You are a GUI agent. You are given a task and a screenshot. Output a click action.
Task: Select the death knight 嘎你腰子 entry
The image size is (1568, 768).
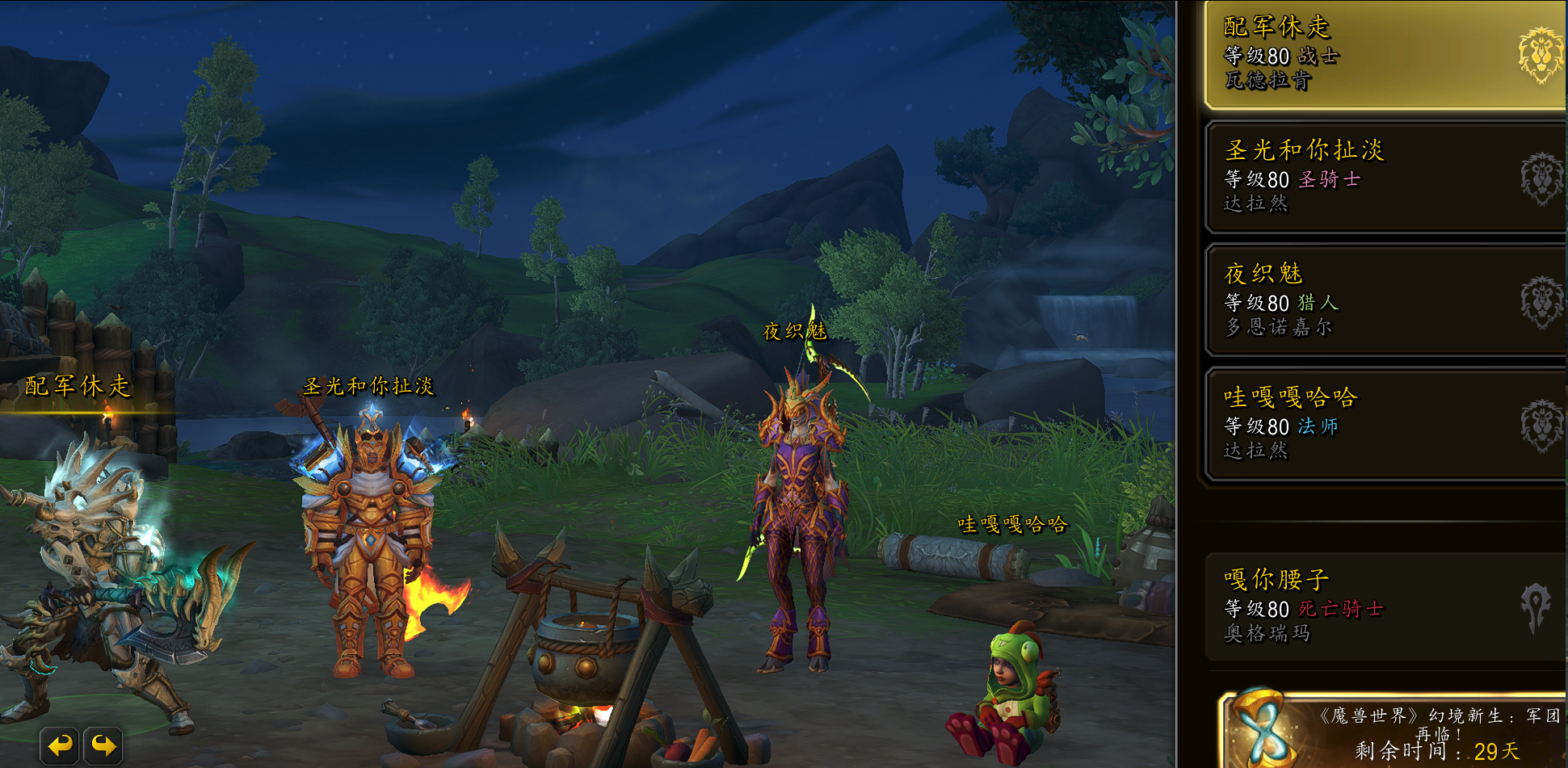[x=1381, y=606]
